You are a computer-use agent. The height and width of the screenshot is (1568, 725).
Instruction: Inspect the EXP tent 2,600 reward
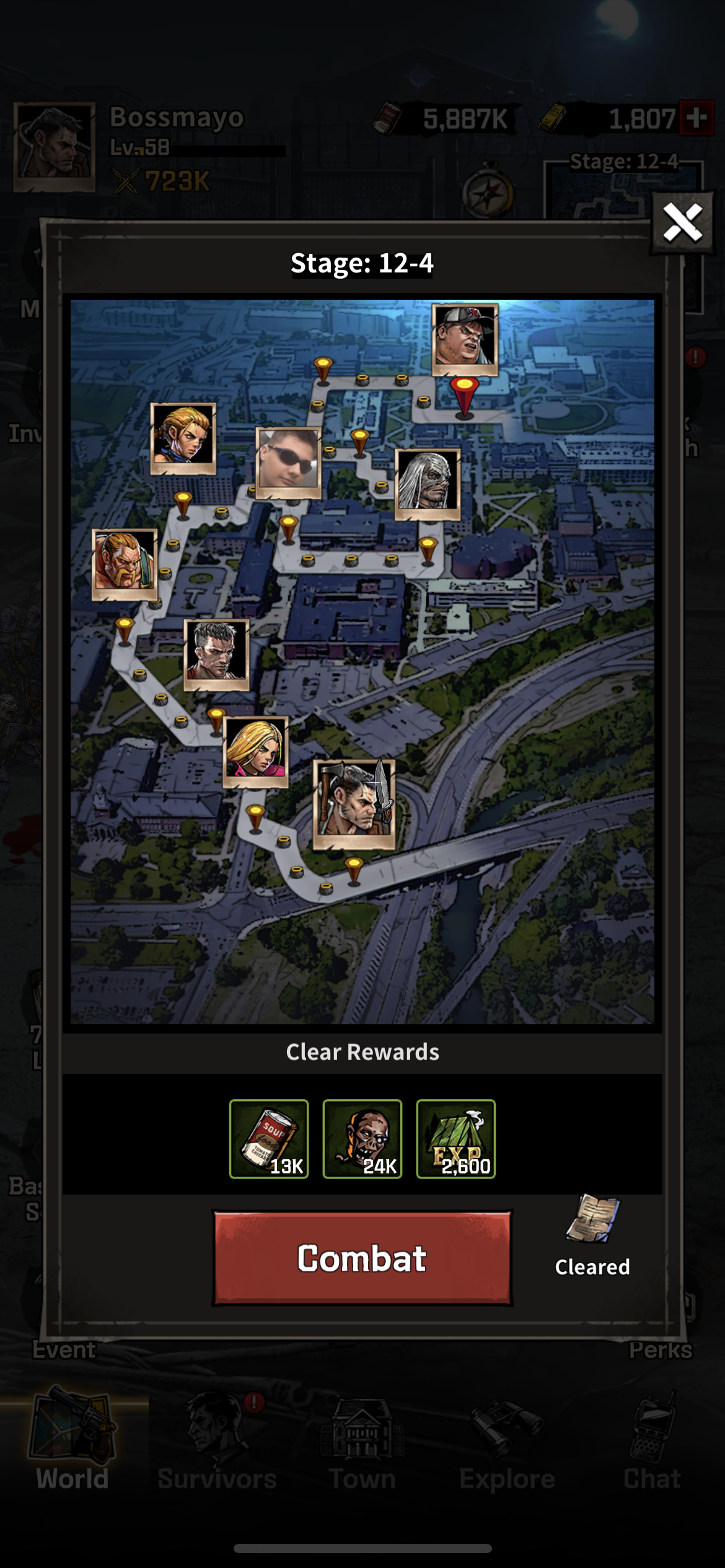[456, 1138]
